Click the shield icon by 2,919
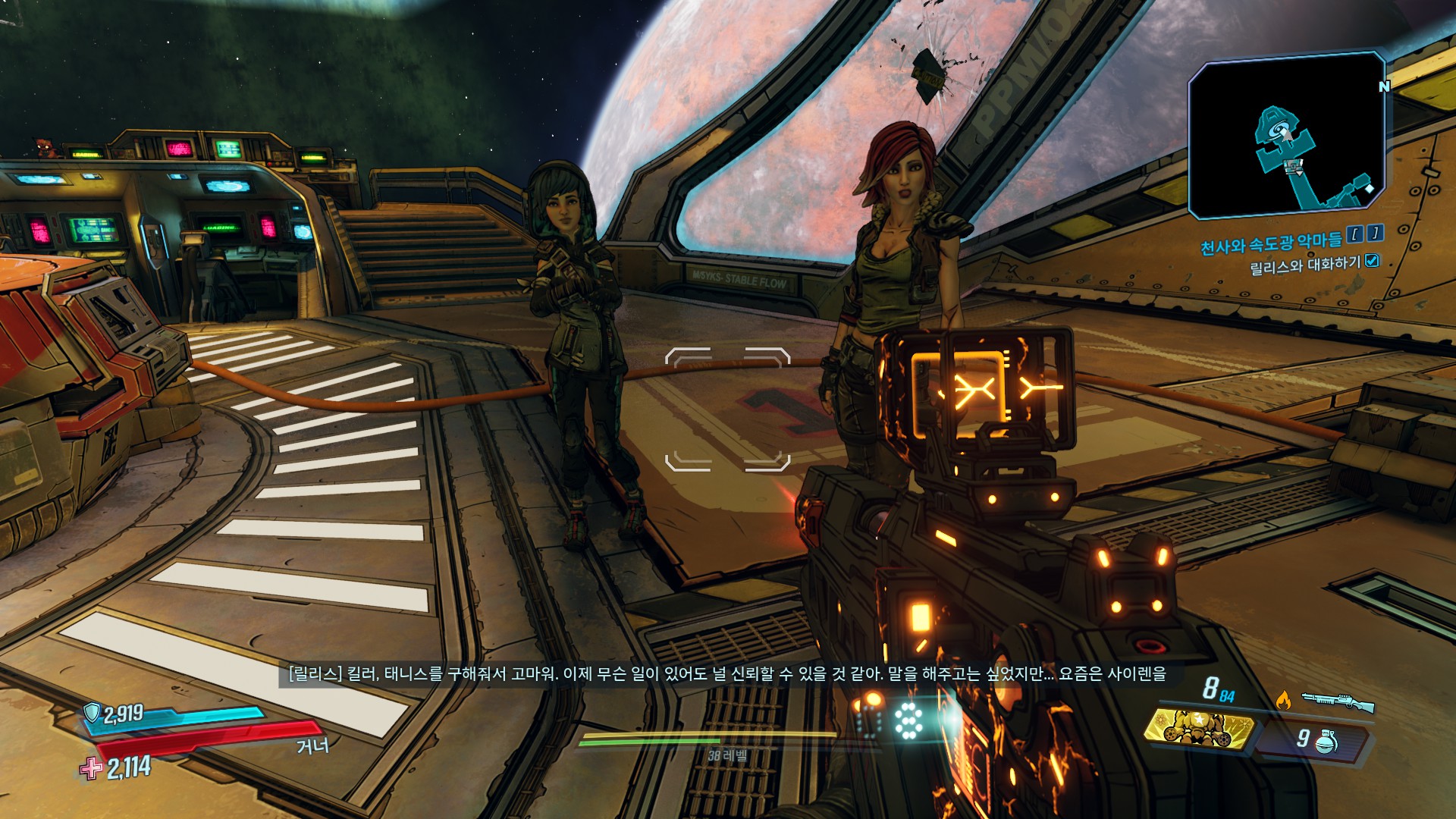Viewport: 1456px width, 819px height. 92,713
